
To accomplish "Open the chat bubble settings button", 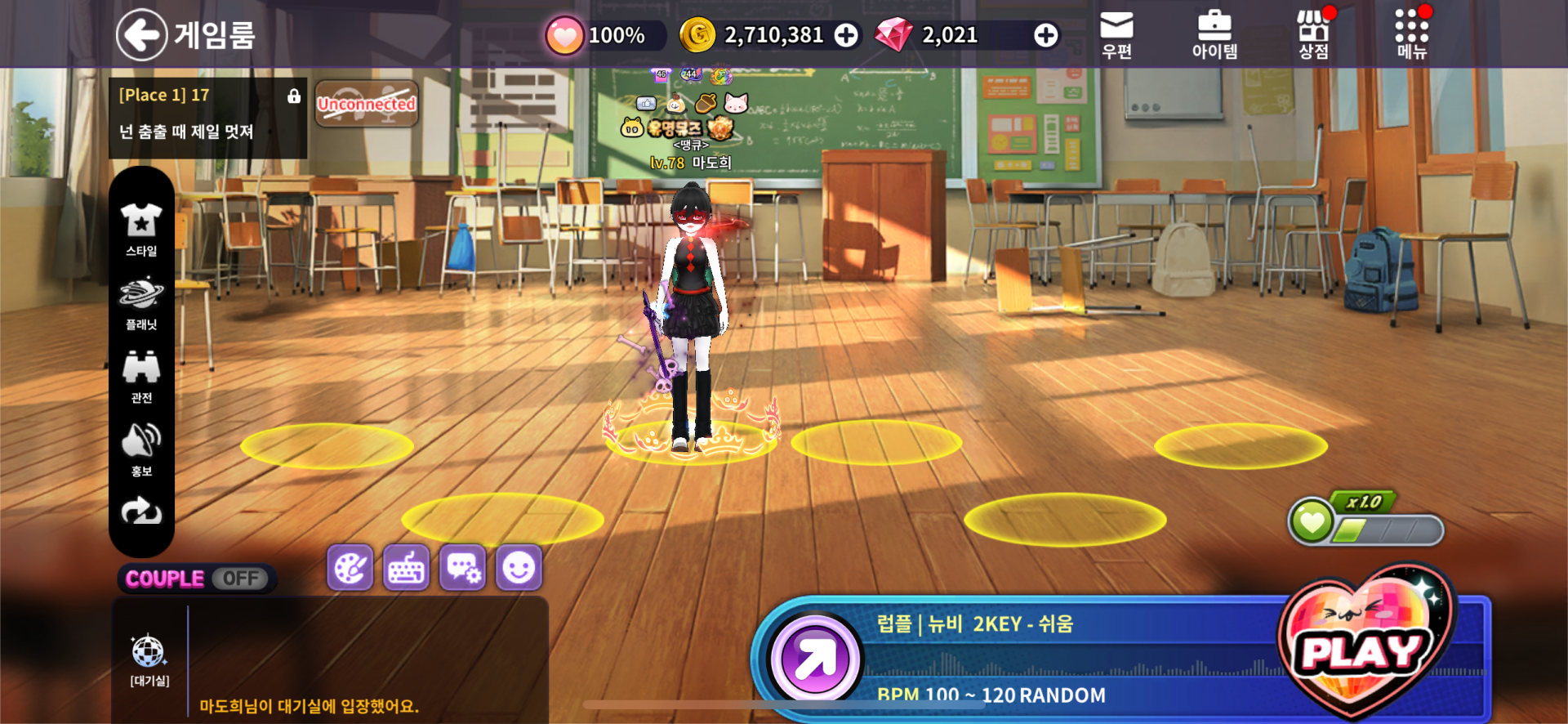I will [x=463, y=567].
